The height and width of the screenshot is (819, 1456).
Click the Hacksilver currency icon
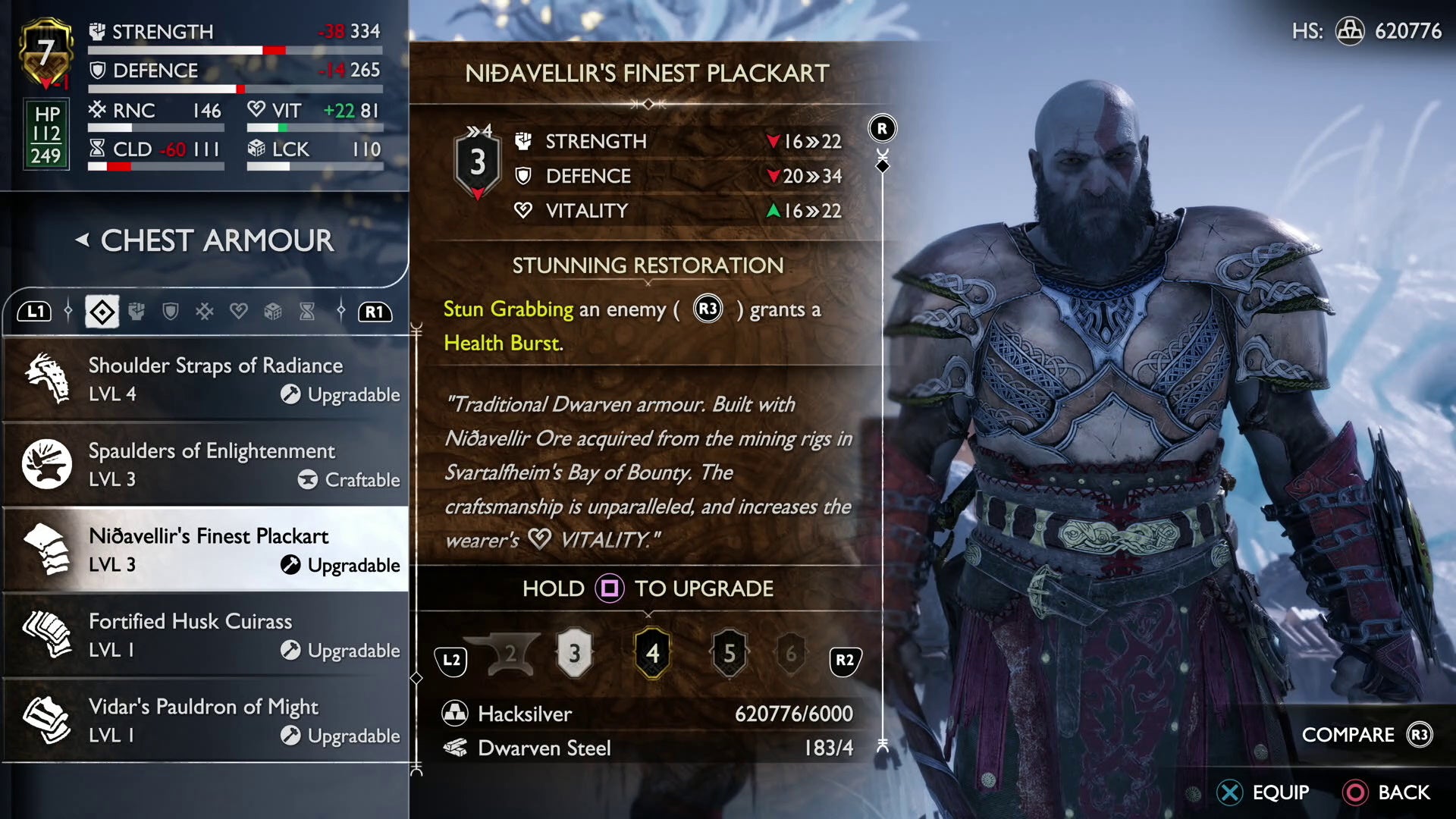455,714
